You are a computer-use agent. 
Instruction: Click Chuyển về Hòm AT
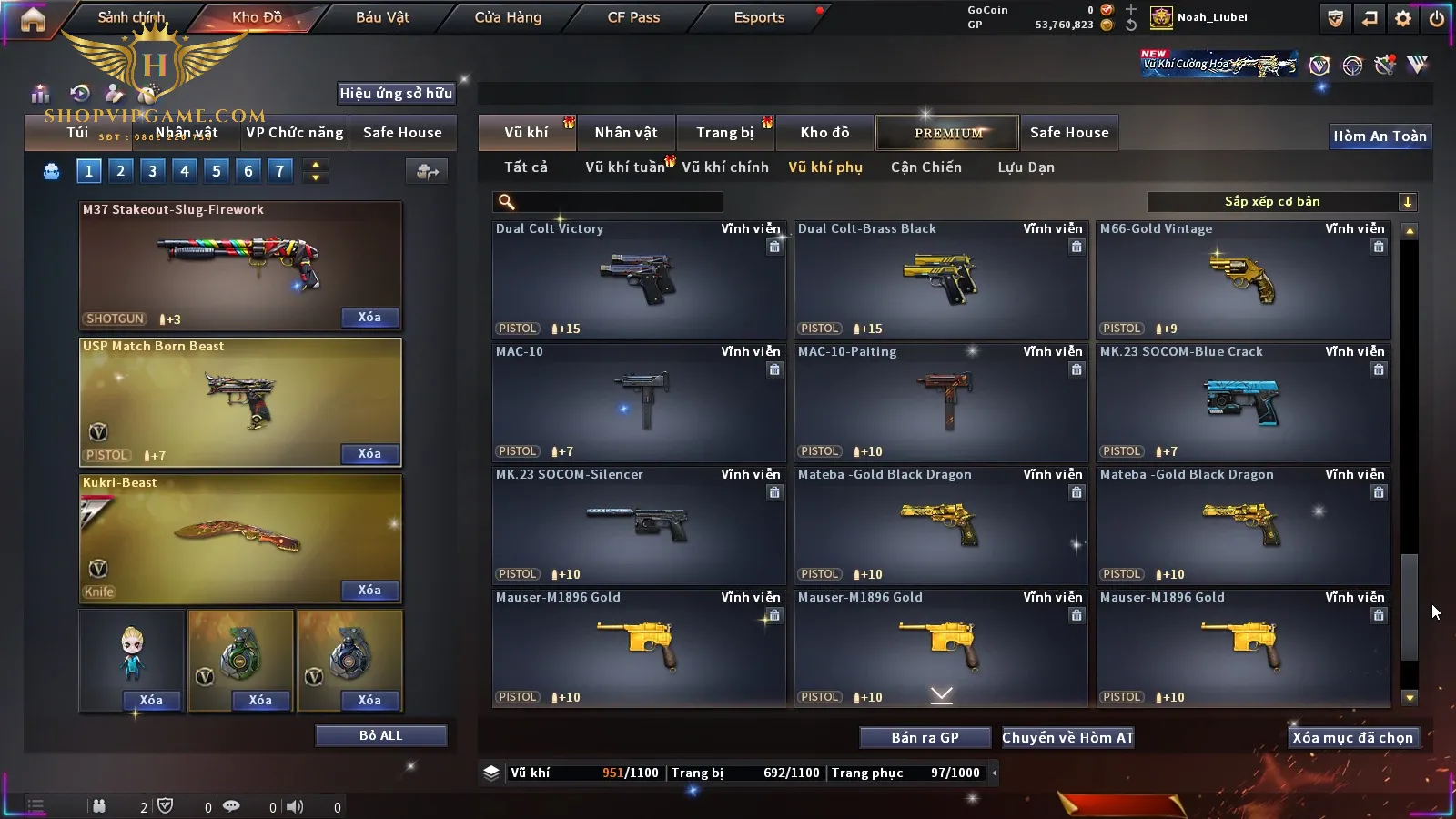[x=1068, y=738]
